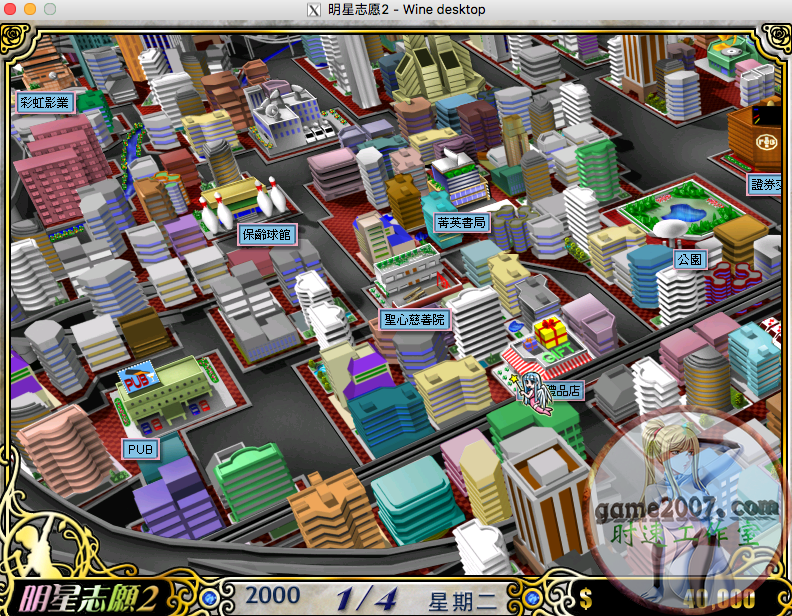Visit the 公園 park label
Screen dimensions: 792x616
(690, 259)
